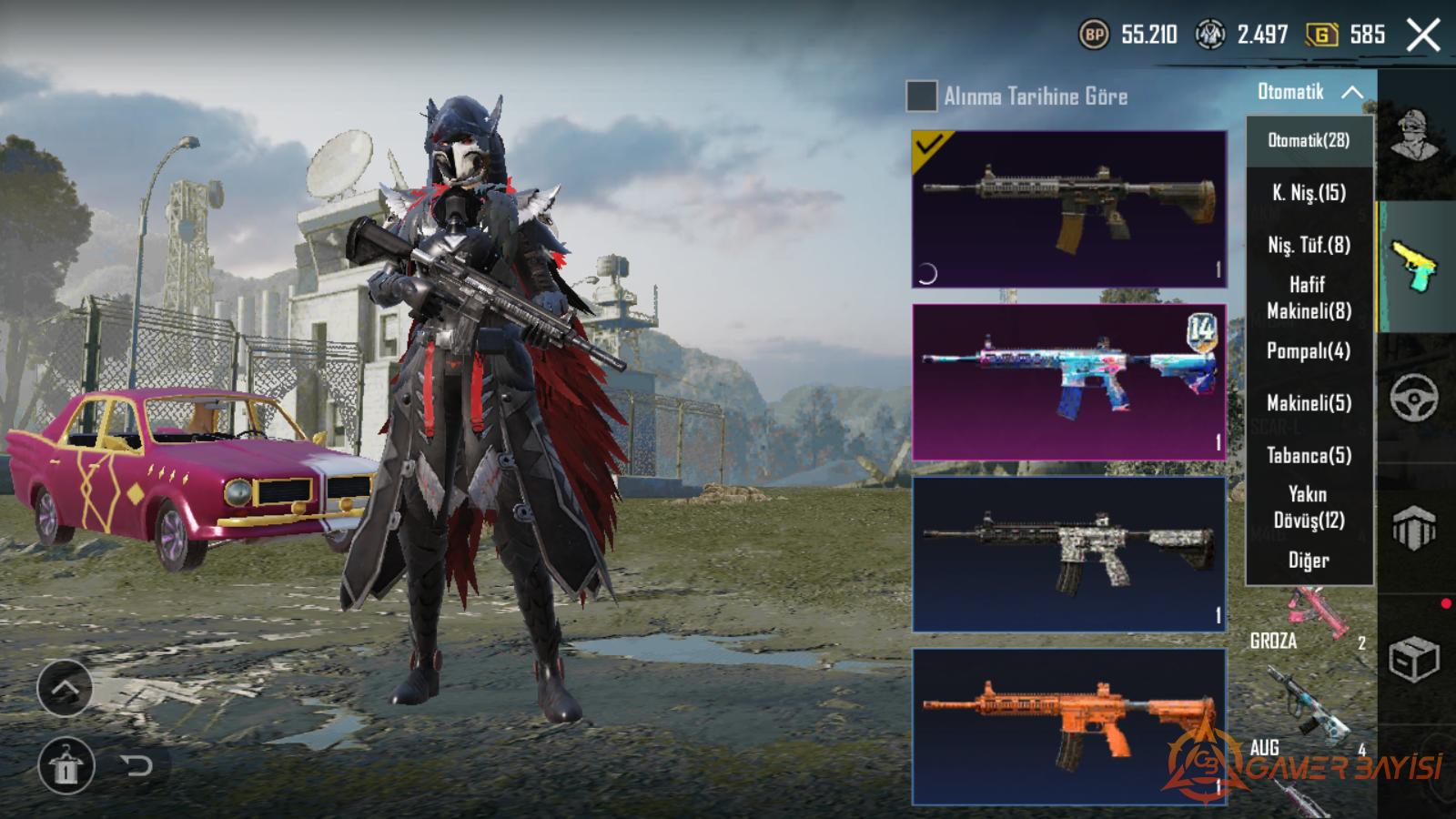Select the equipped tan M416 skin
The image size is (1456, 819).
tap(1069, 208)
